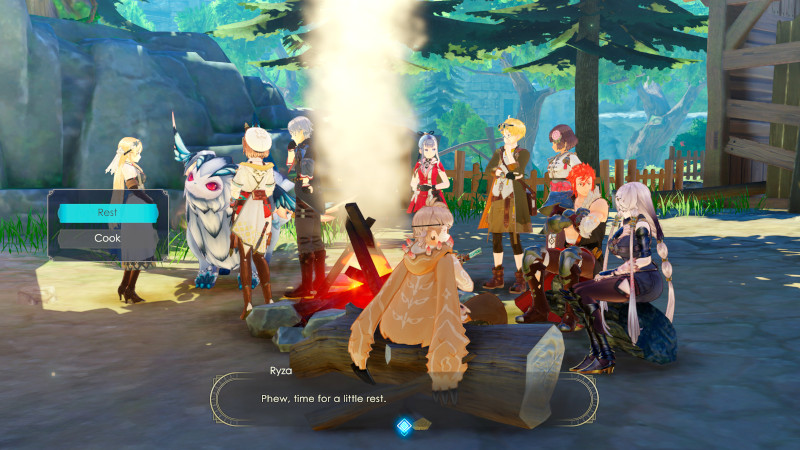800x450 pixels.
Task: Choose Cook from the camp menu
Action: point(107,239)
